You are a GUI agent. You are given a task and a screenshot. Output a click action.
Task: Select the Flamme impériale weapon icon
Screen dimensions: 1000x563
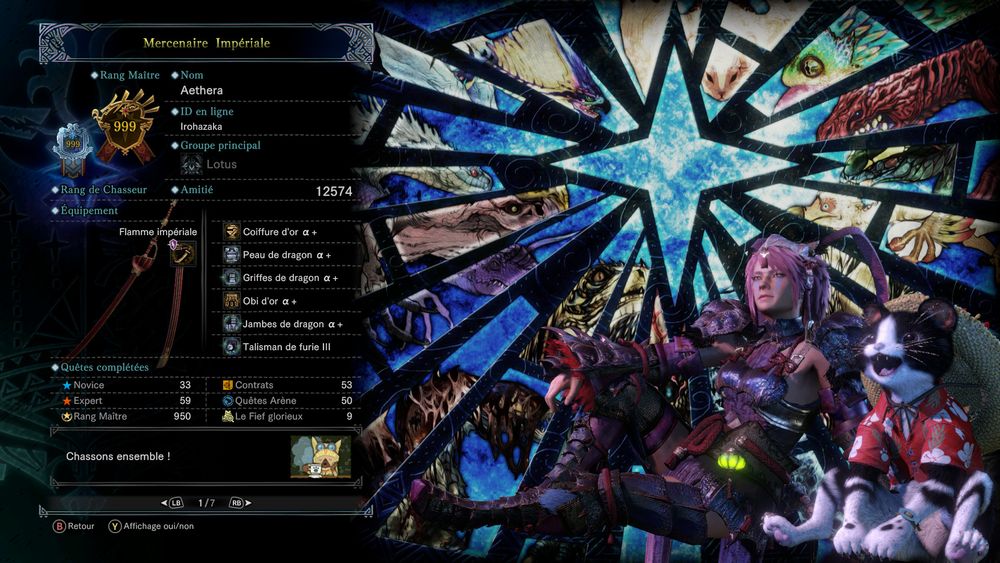pyautogui.click(x=183, y=257)
